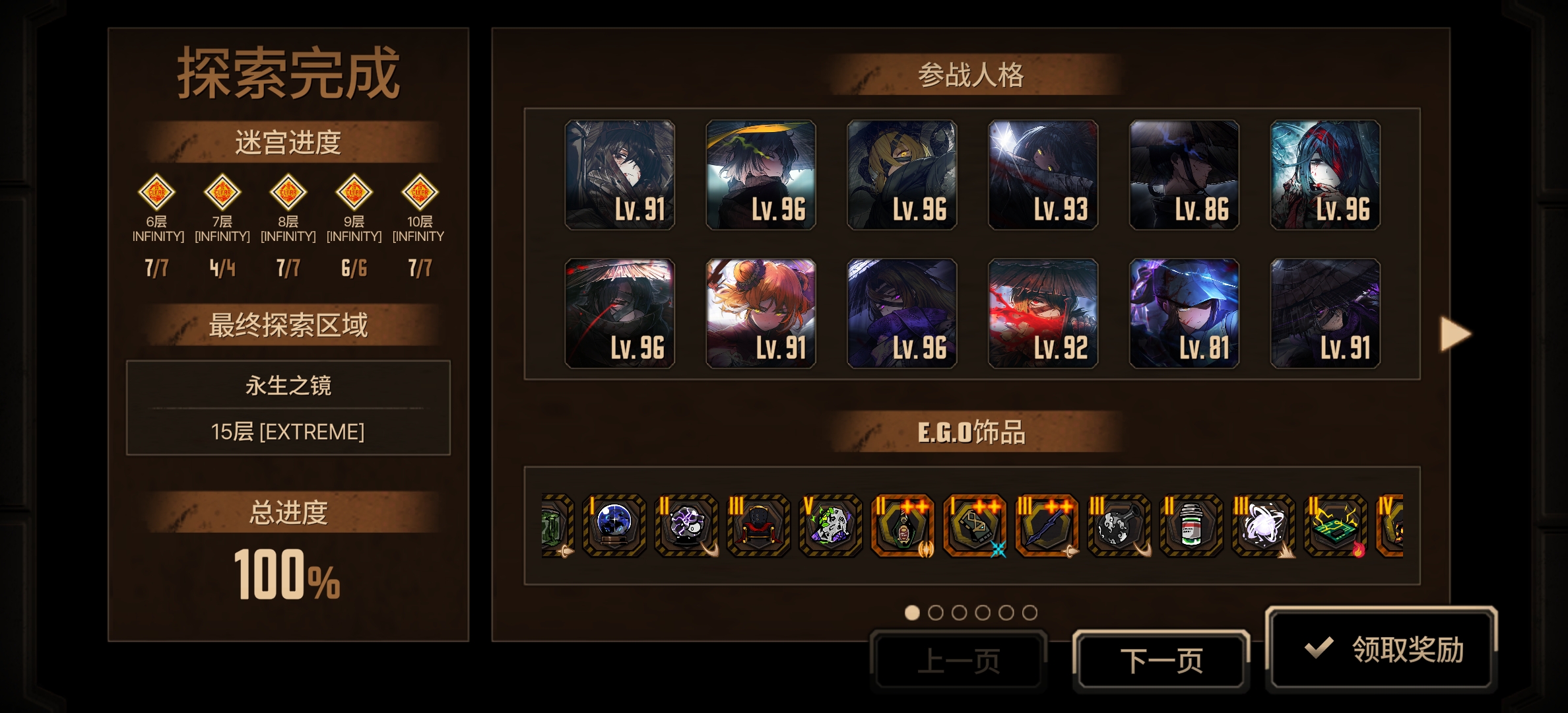This screenshot has height=713, width=1568.
Task: Click the 参战人格 section header
Action: pos(973,75)
